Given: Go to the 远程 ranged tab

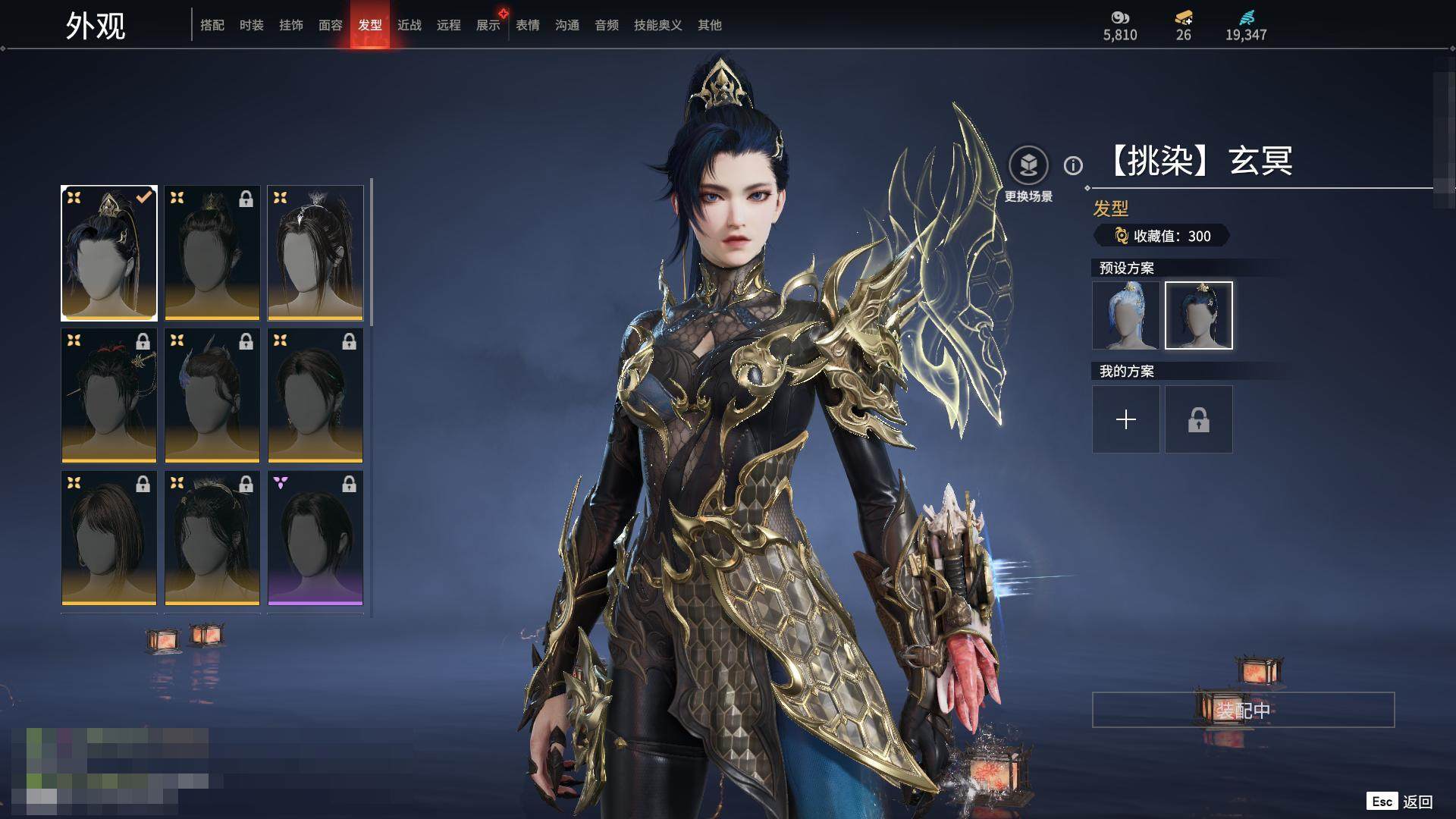Looking at the screenshot, I should tap(449, 25).
